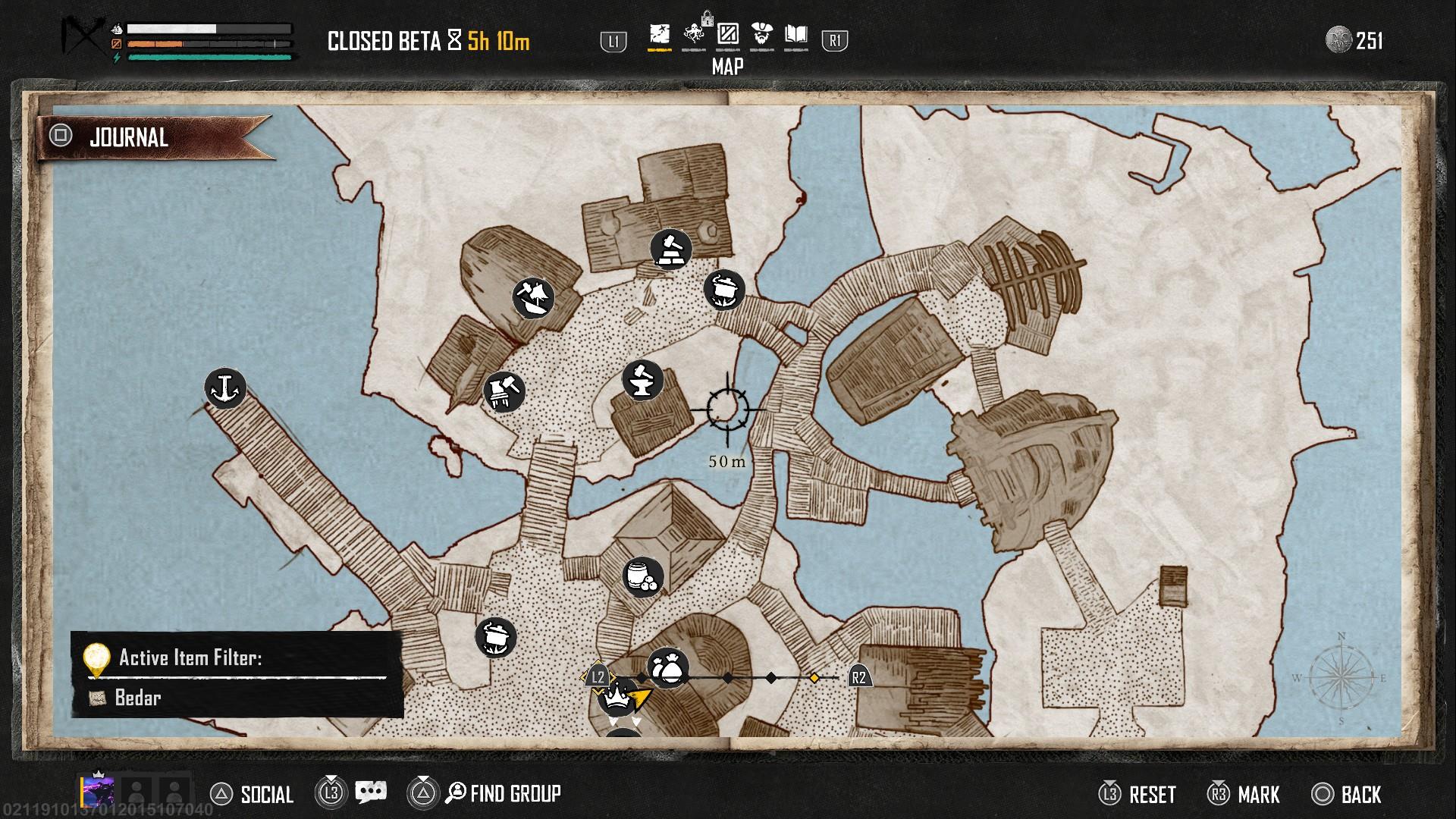The height and width of the screenshot is (819, 1456).
Task: Select the anchor dock marker
Action: click(224, 388)
